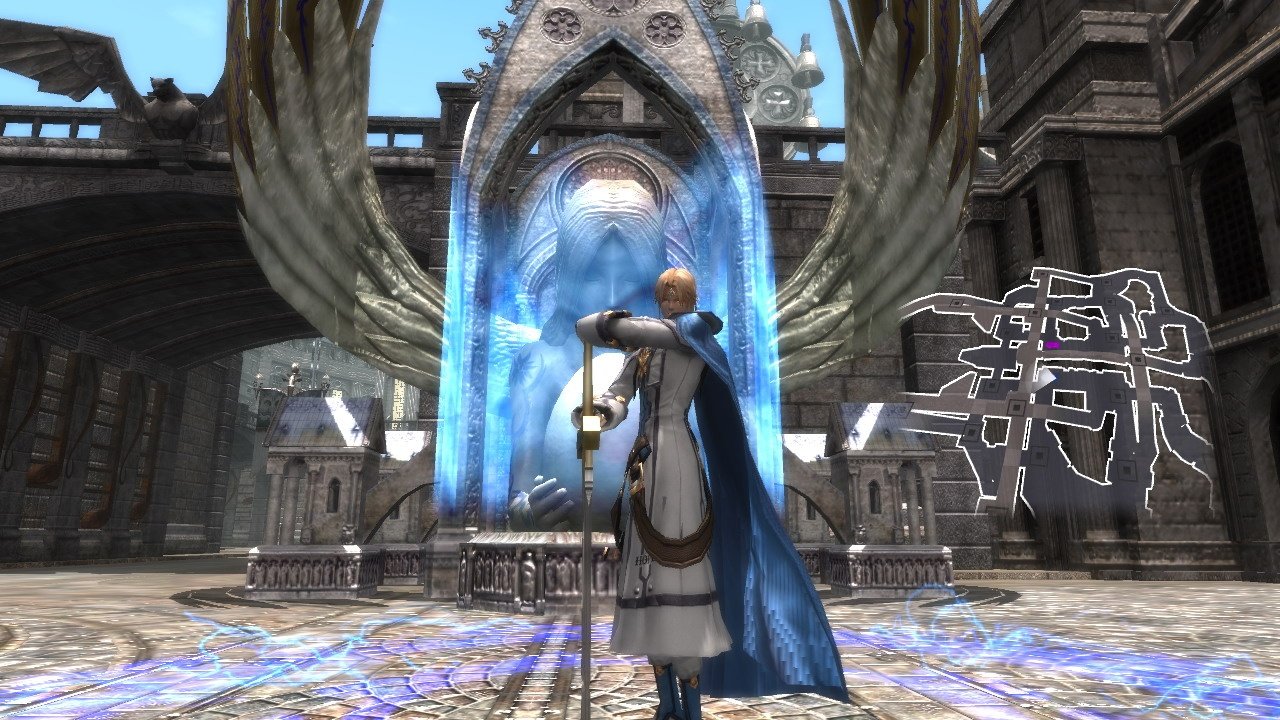This screenshot has height=720, width=1280.
Task: Expand the map region around the purple marker
Action: pos(1054,346)
